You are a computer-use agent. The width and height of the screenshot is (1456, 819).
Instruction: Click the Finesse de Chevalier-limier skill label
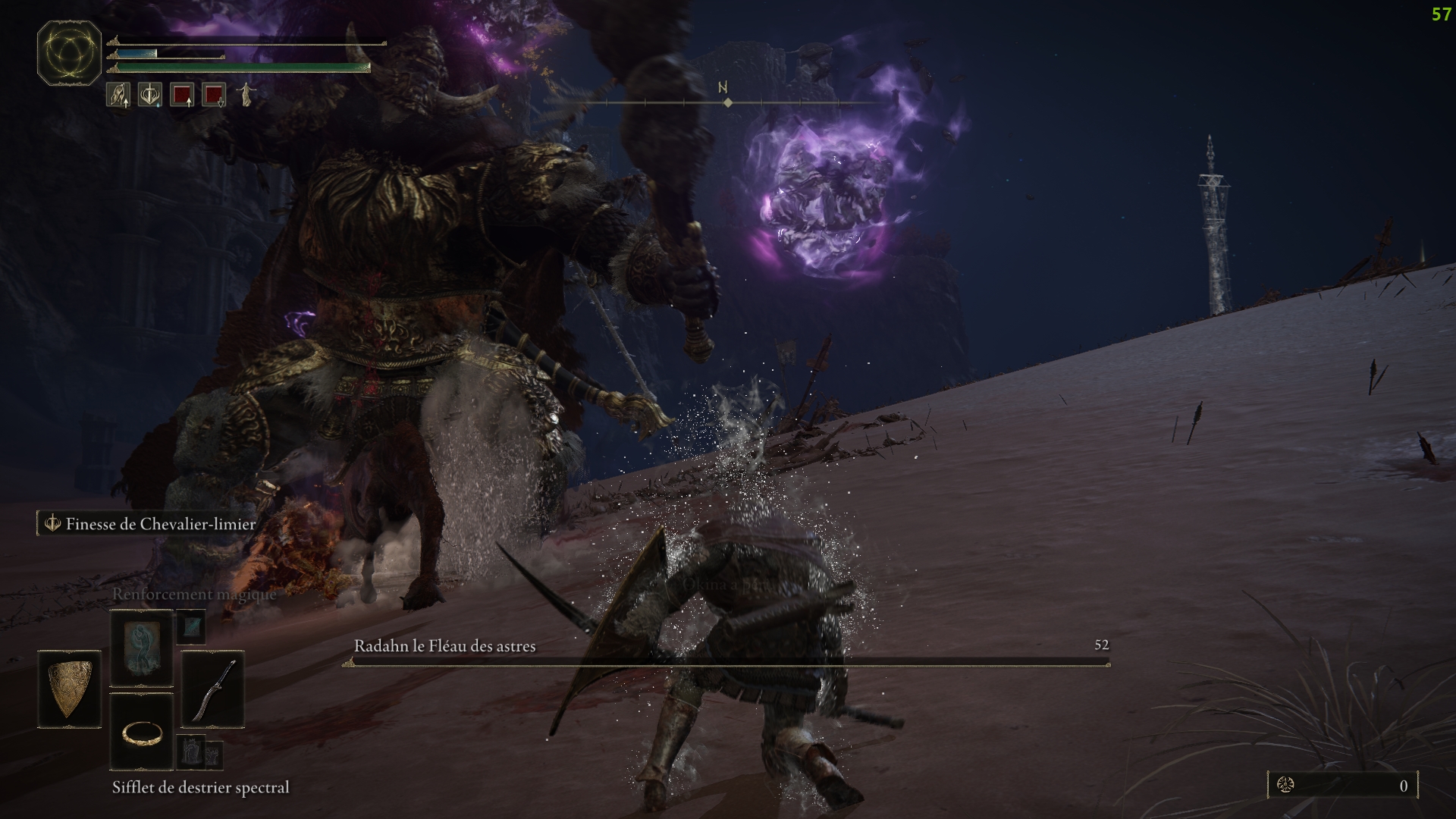tap(160, 524)
